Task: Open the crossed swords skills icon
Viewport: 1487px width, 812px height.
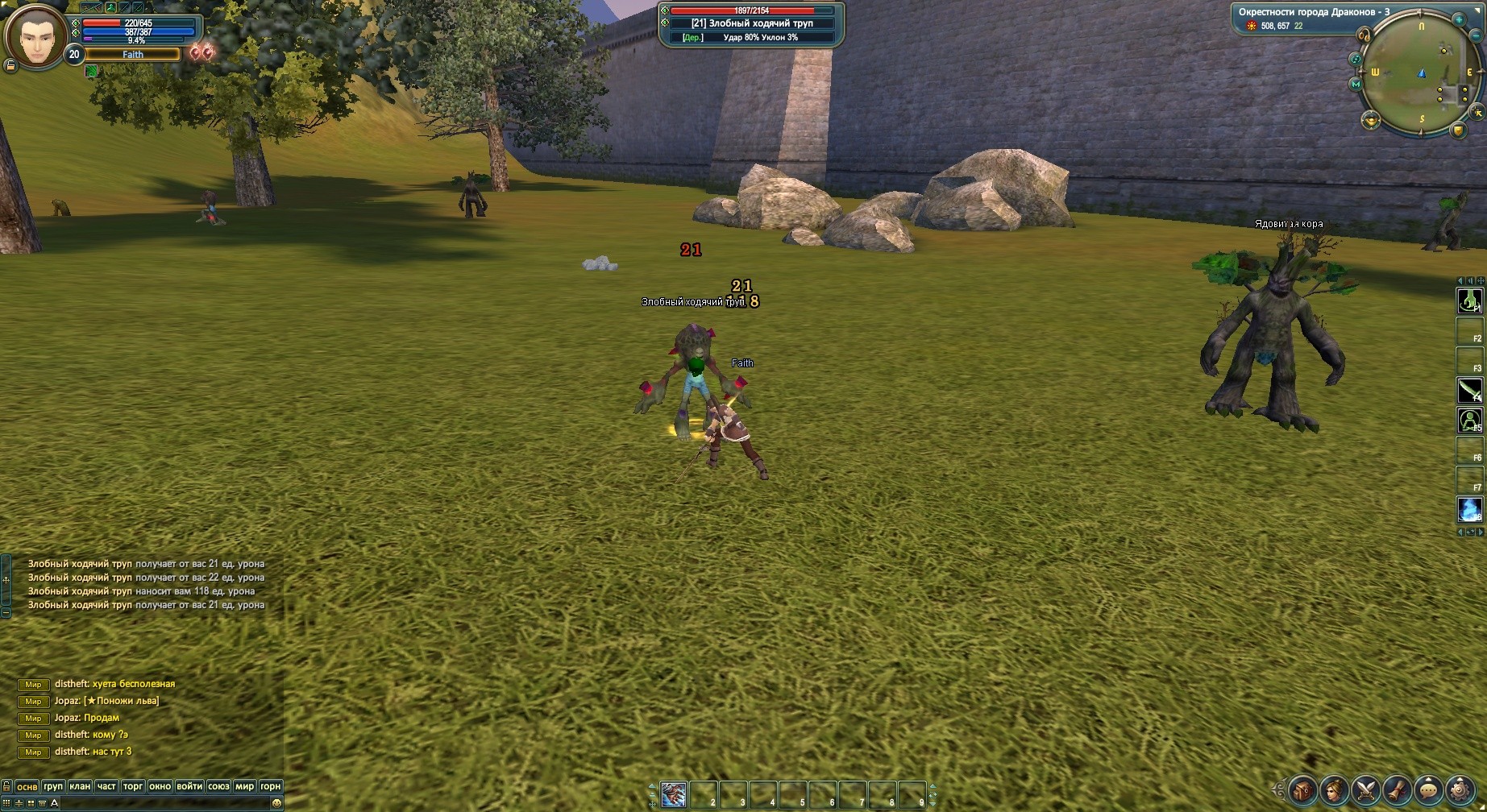Action: (x=1366, y=789)
